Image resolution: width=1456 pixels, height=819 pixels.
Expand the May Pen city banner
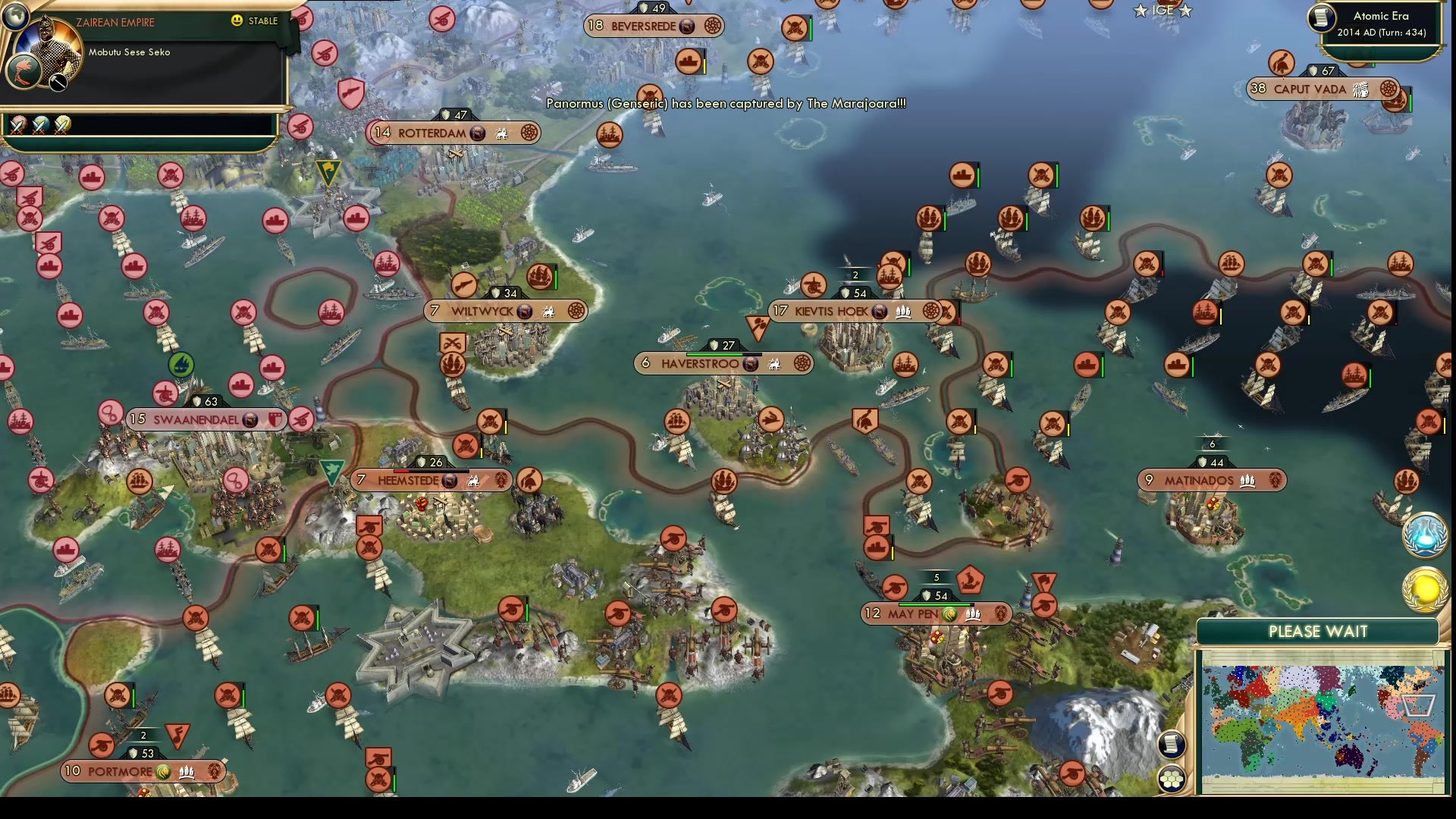(933, 614)
